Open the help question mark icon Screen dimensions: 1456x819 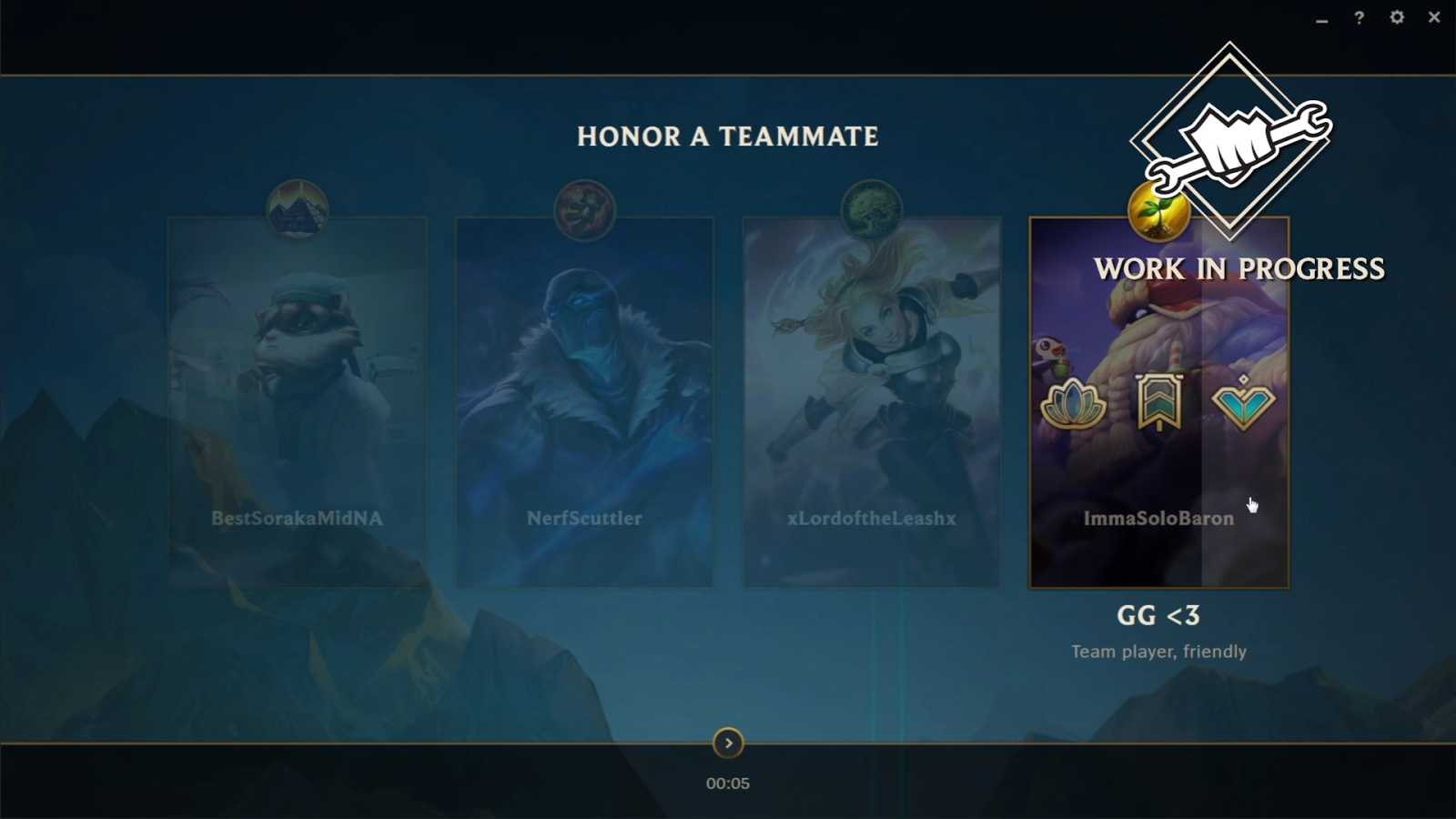[x=1358, y=16]
